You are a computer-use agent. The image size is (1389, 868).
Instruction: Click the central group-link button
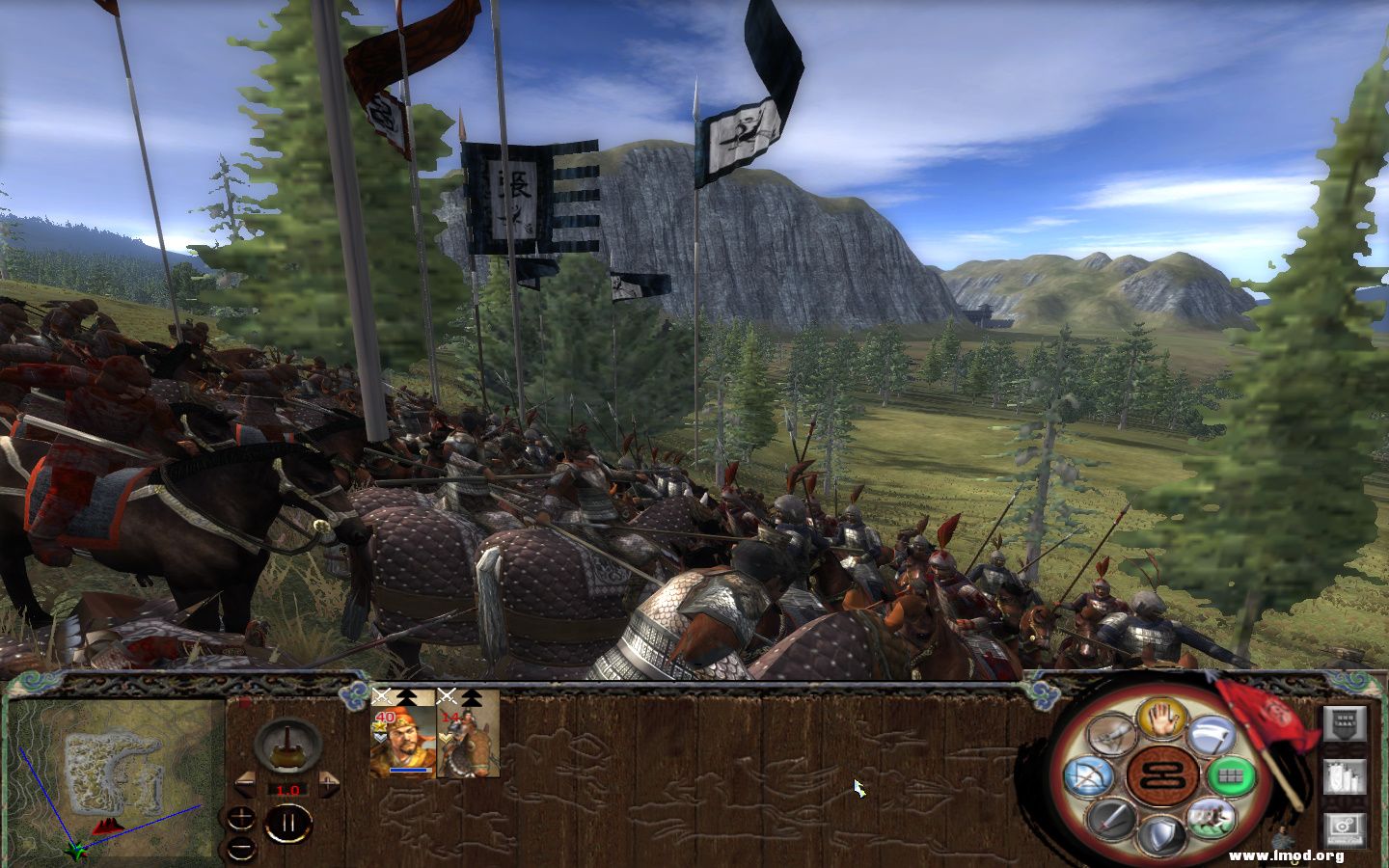pyautogui.click(x=1161, y=774)
